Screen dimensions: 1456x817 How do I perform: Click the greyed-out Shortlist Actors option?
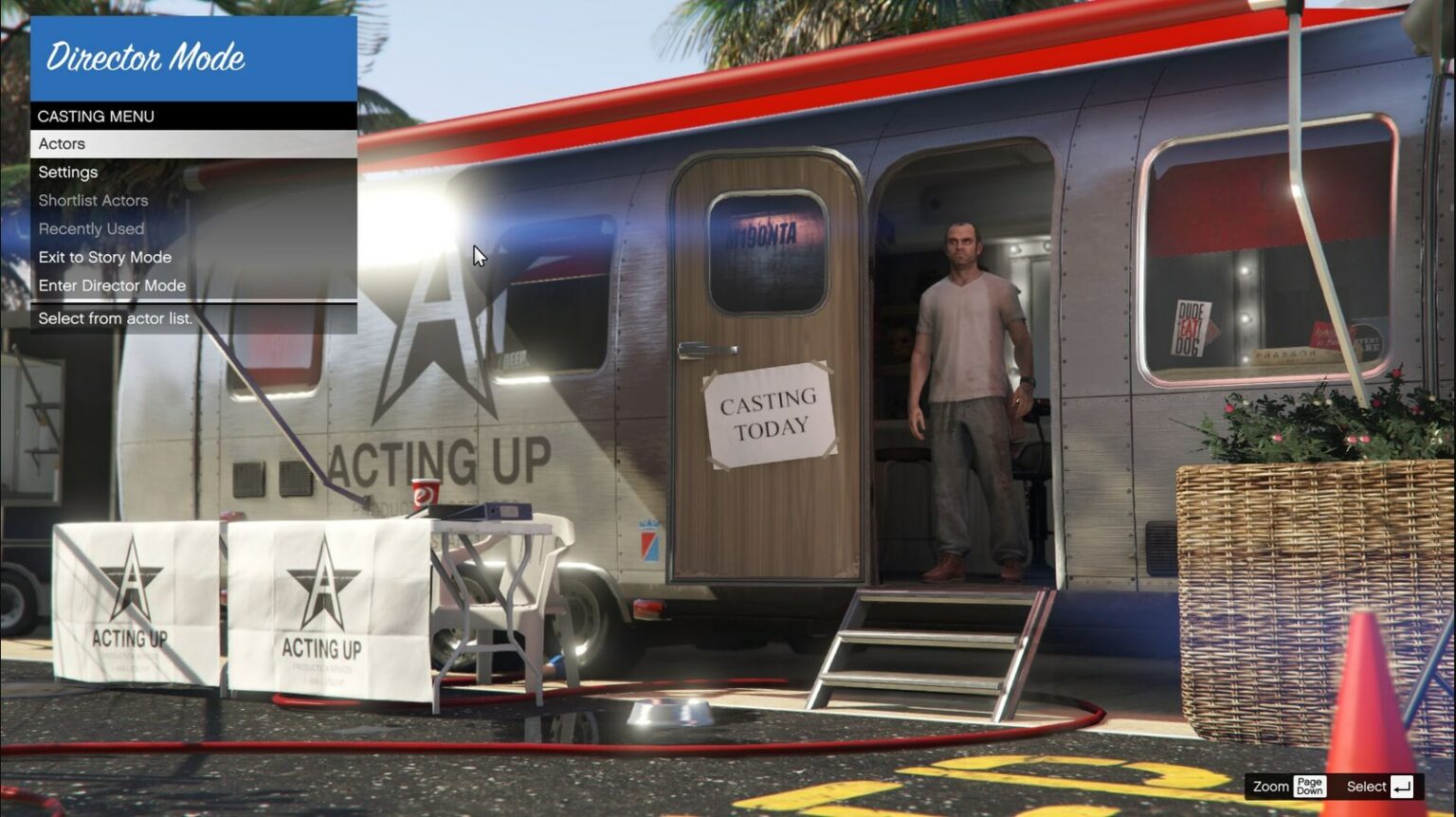pyautogui.click(x=92, y=200)
